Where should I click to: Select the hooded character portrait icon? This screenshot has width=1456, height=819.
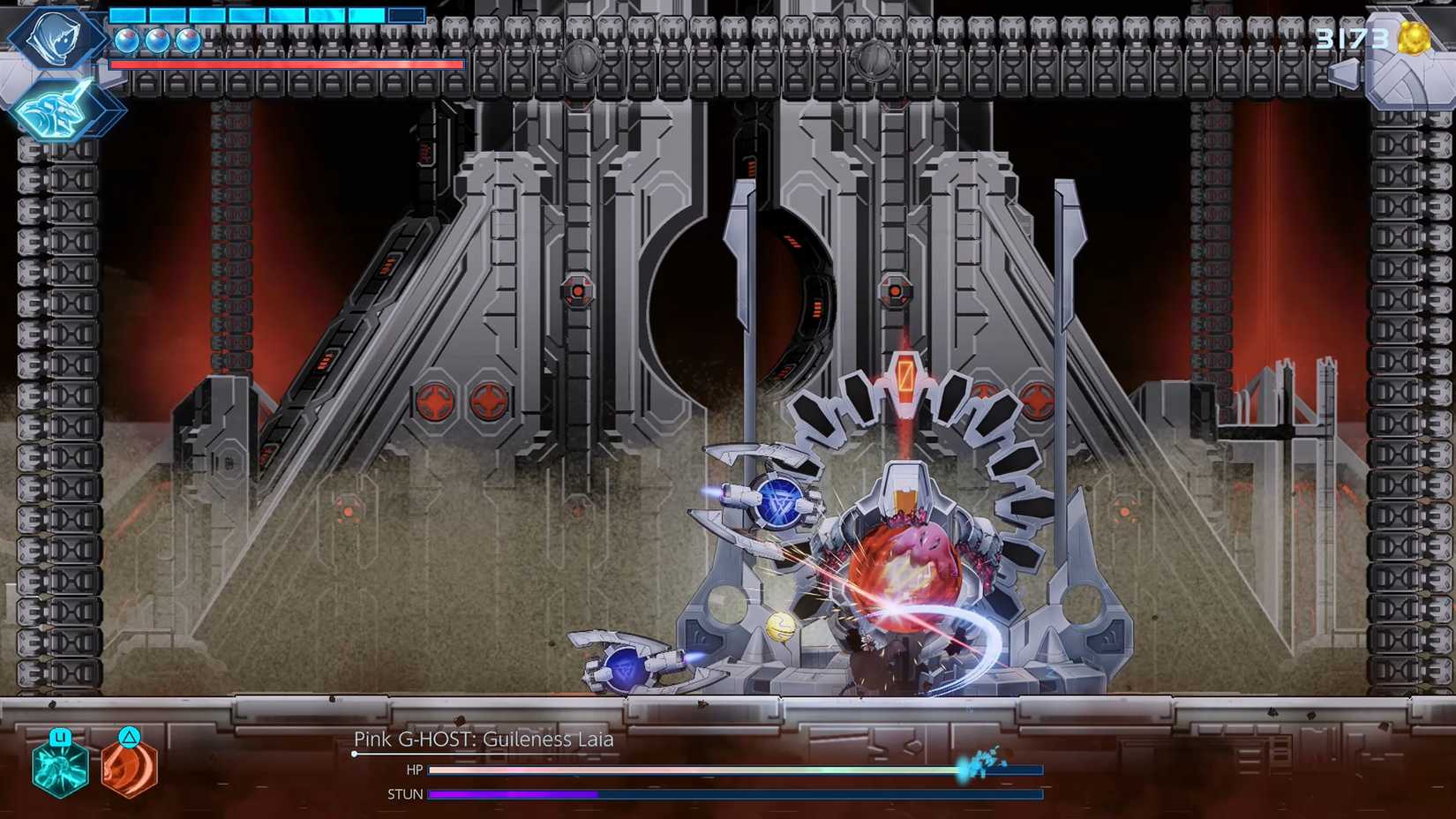pos(53,40)
